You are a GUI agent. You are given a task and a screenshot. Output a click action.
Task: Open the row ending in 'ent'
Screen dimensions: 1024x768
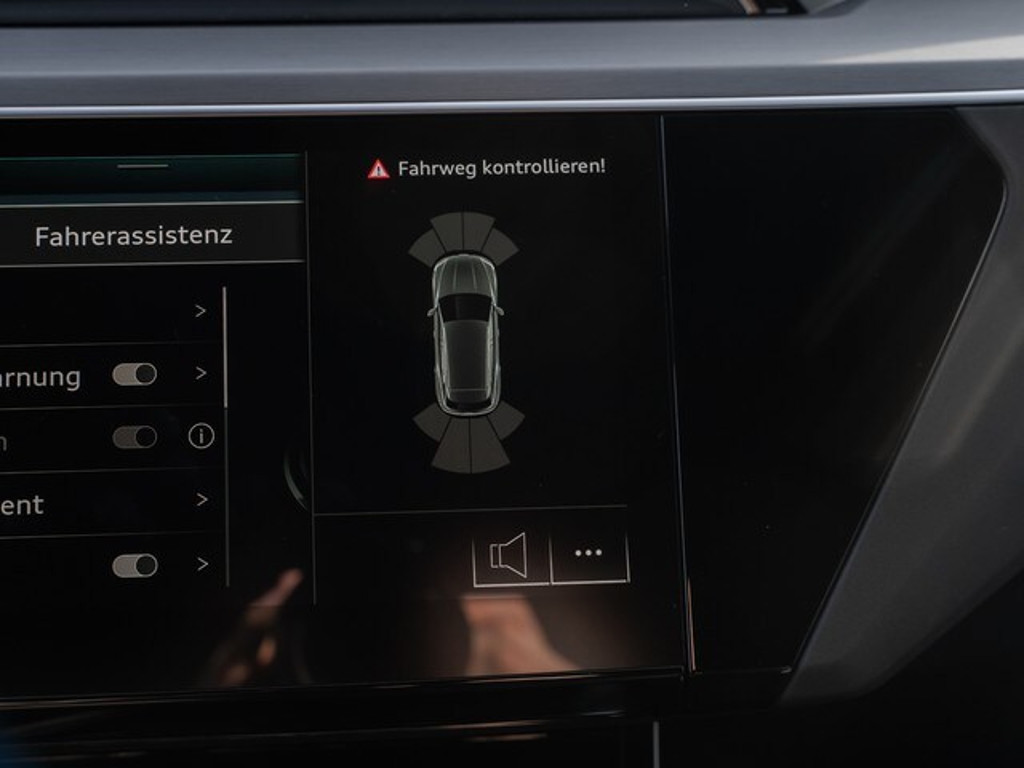pyautogui.click(x=100, y=502)
